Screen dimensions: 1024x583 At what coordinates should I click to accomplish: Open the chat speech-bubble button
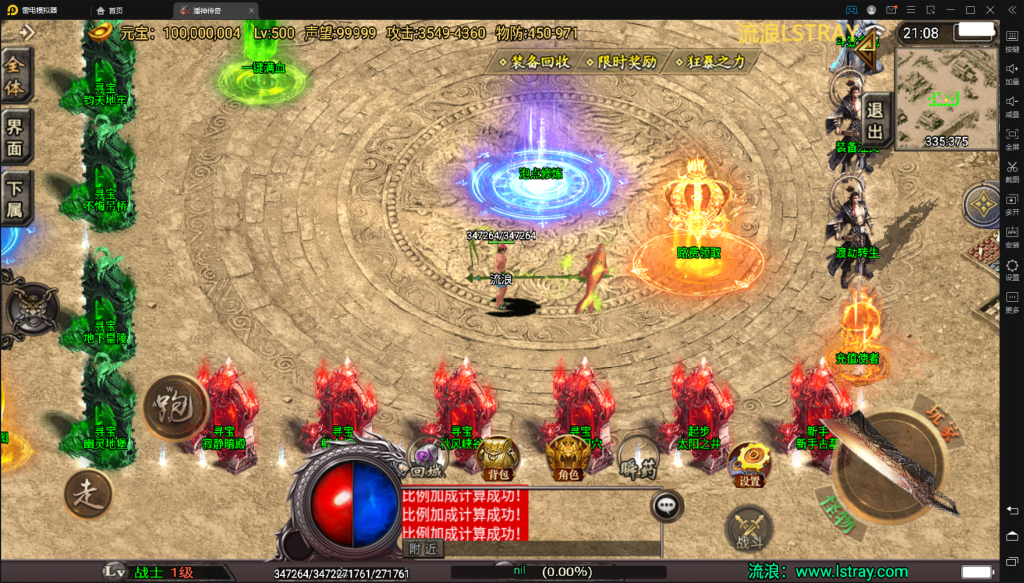point(667,506)
